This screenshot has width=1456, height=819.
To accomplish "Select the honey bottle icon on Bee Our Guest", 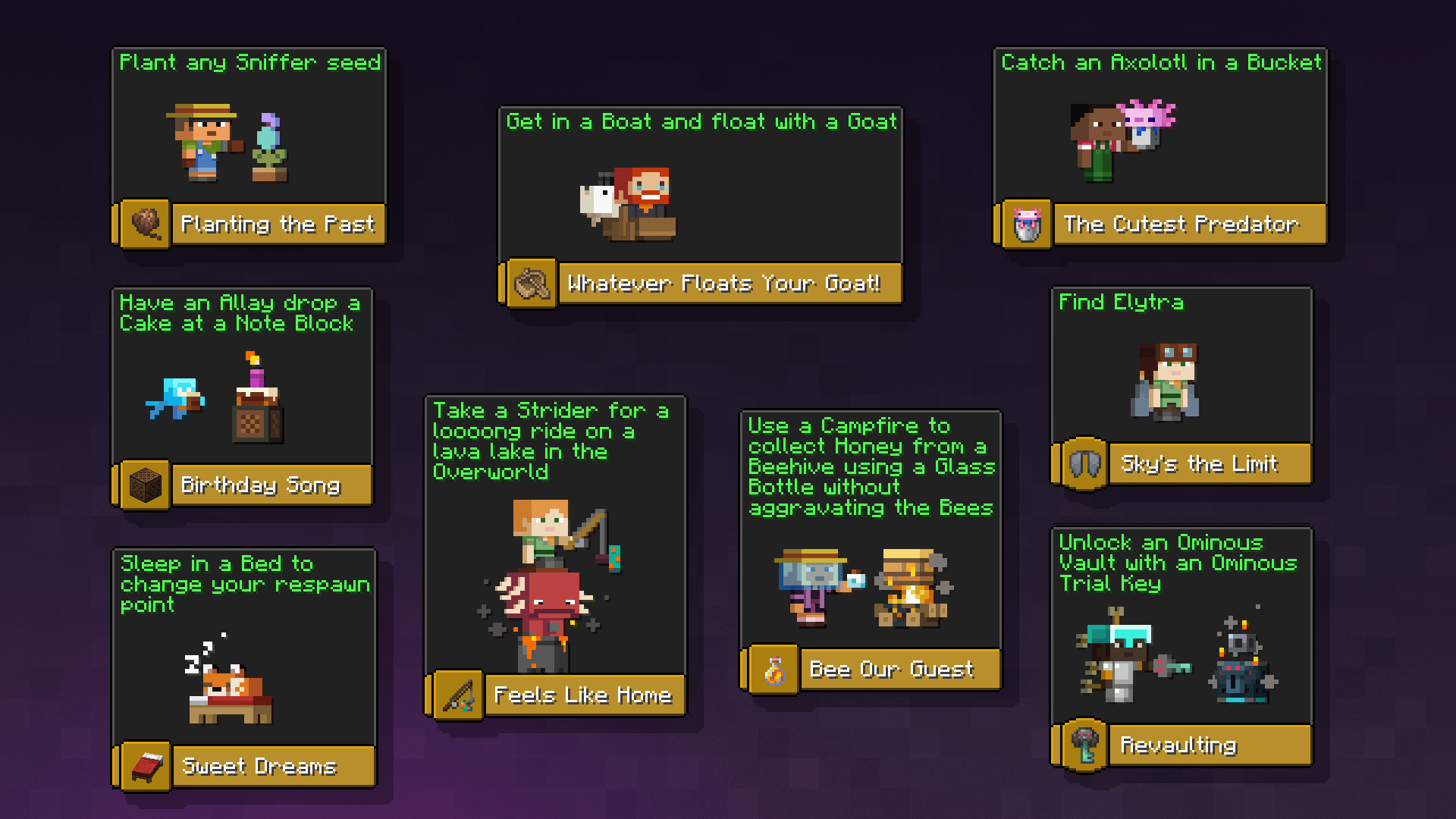I will 772,669.
